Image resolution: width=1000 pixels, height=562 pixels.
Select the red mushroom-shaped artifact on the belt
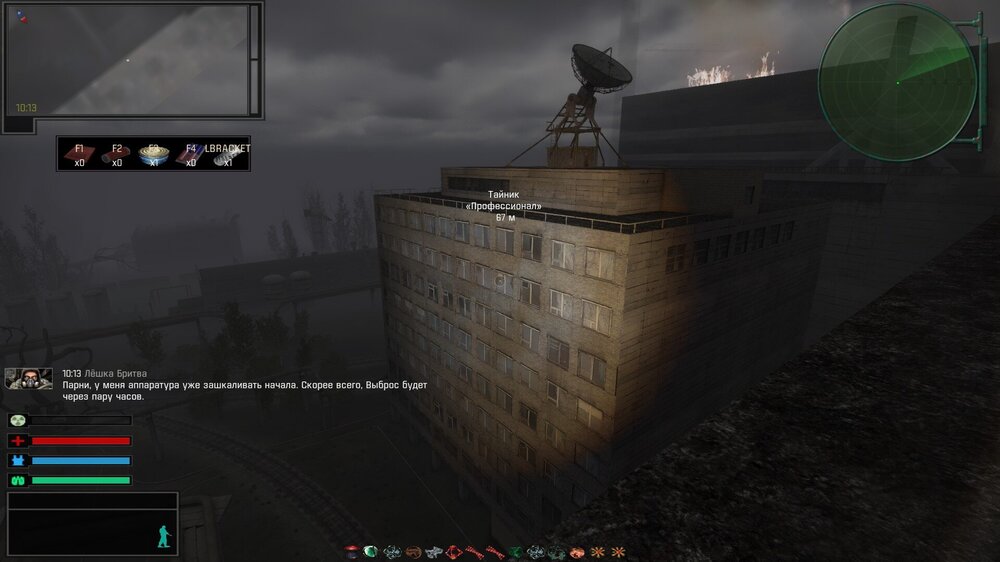coord(352,551)
